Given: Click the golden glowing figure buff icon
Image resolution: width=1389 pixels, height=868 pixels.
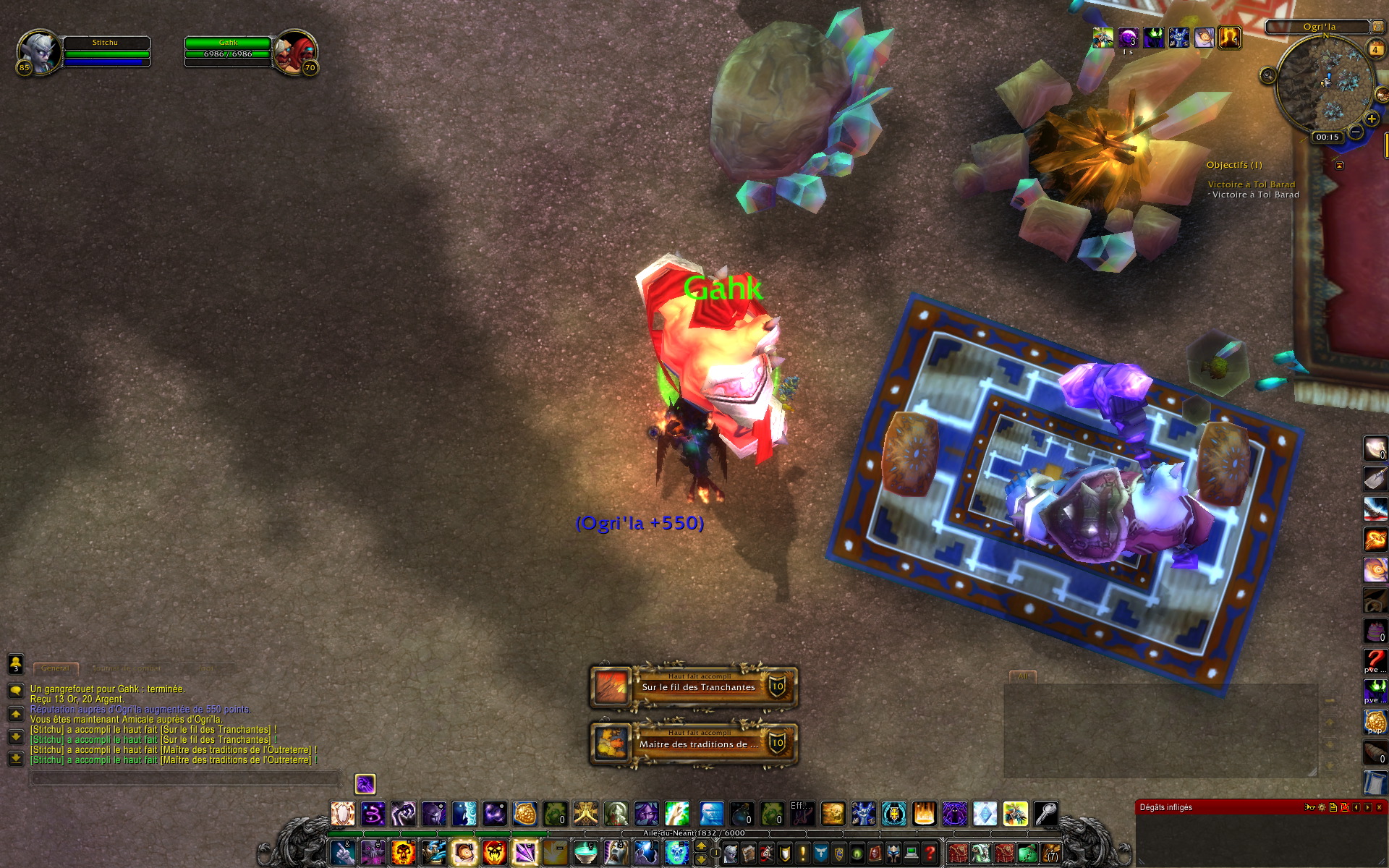Looking at the screenshot, I should point(1229,37).
